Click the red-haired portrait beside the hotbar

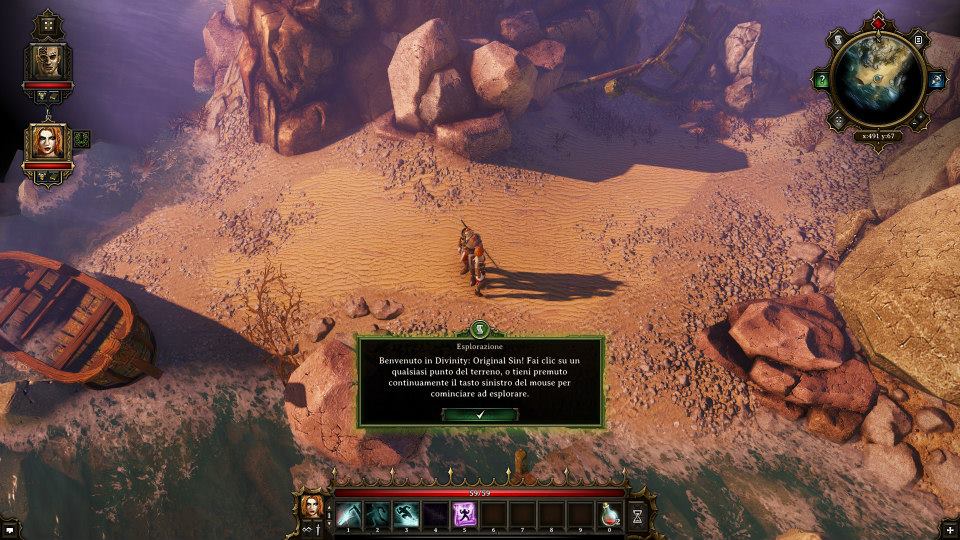(311, 504)
